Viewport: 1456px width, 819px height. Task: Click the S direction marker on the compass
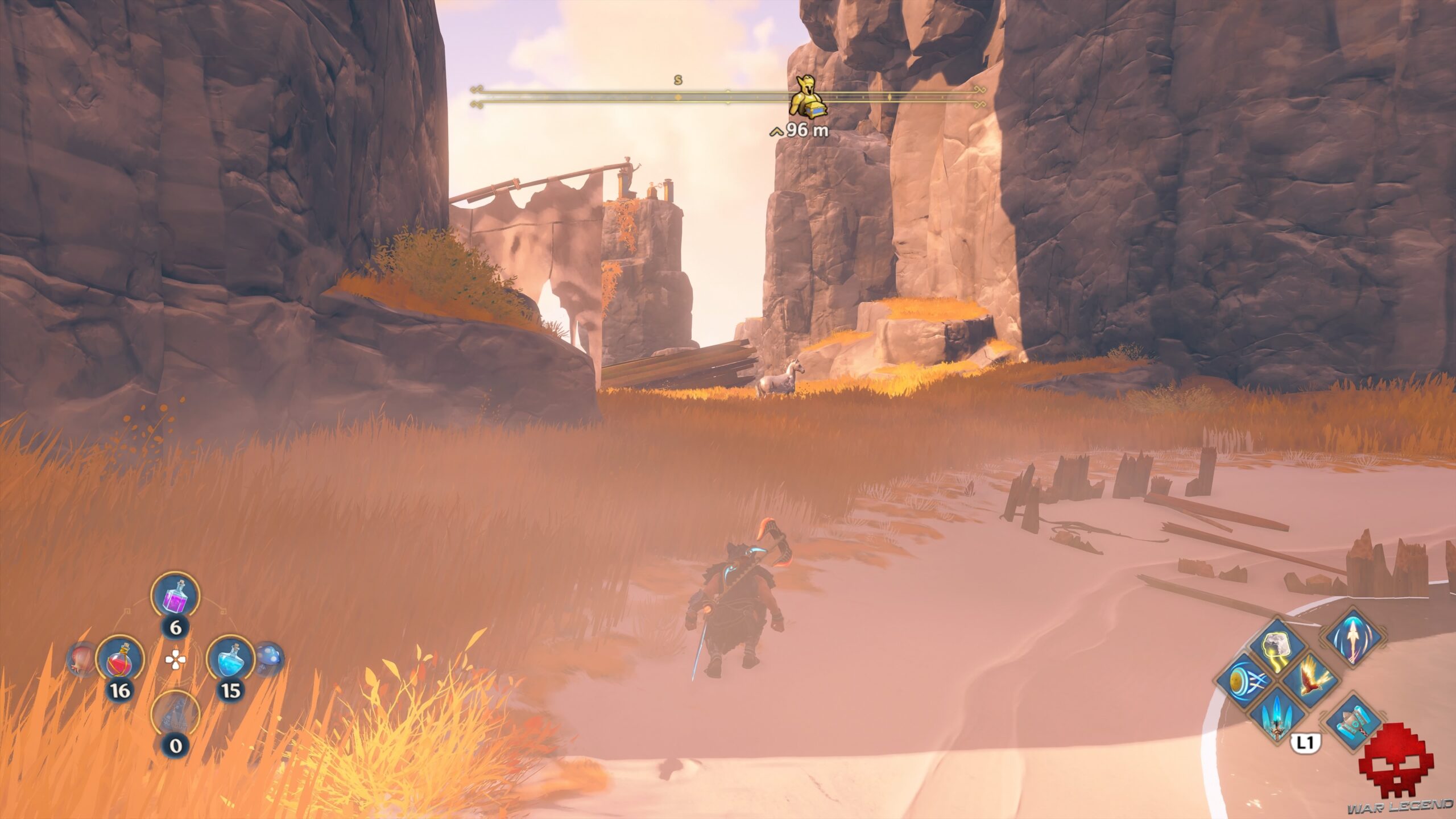click(x=677, y=81)
